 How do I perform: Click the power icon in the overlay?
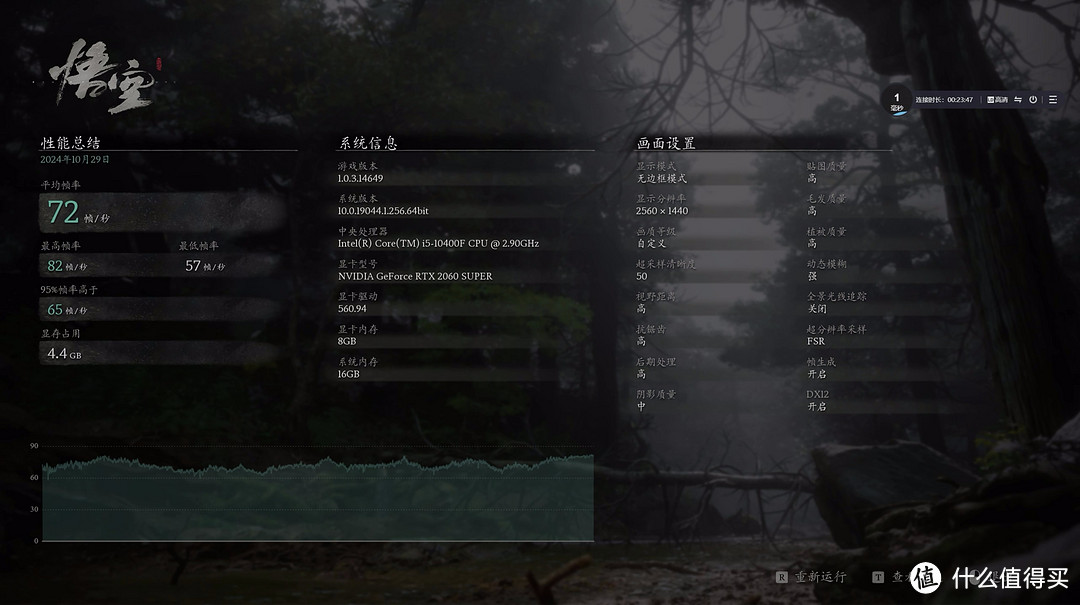point(1033,100)
